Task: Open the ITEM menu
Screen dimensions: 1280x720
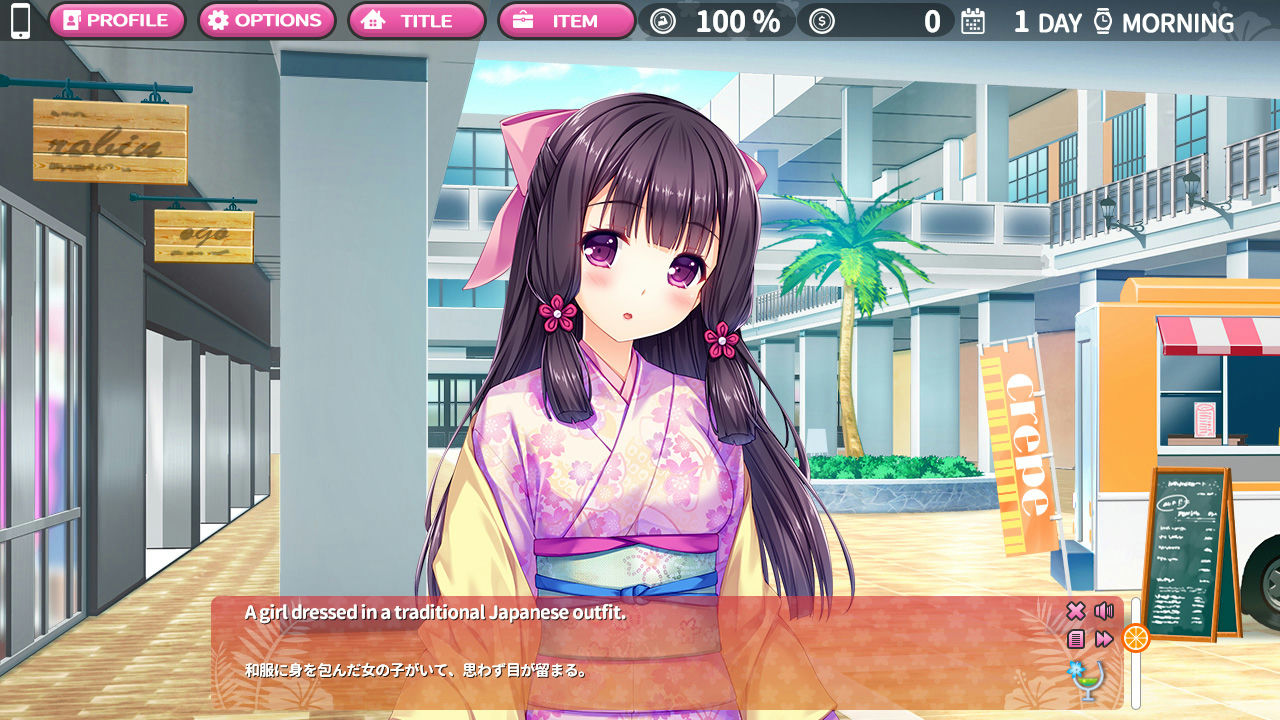Action: [x=568, y=19]
